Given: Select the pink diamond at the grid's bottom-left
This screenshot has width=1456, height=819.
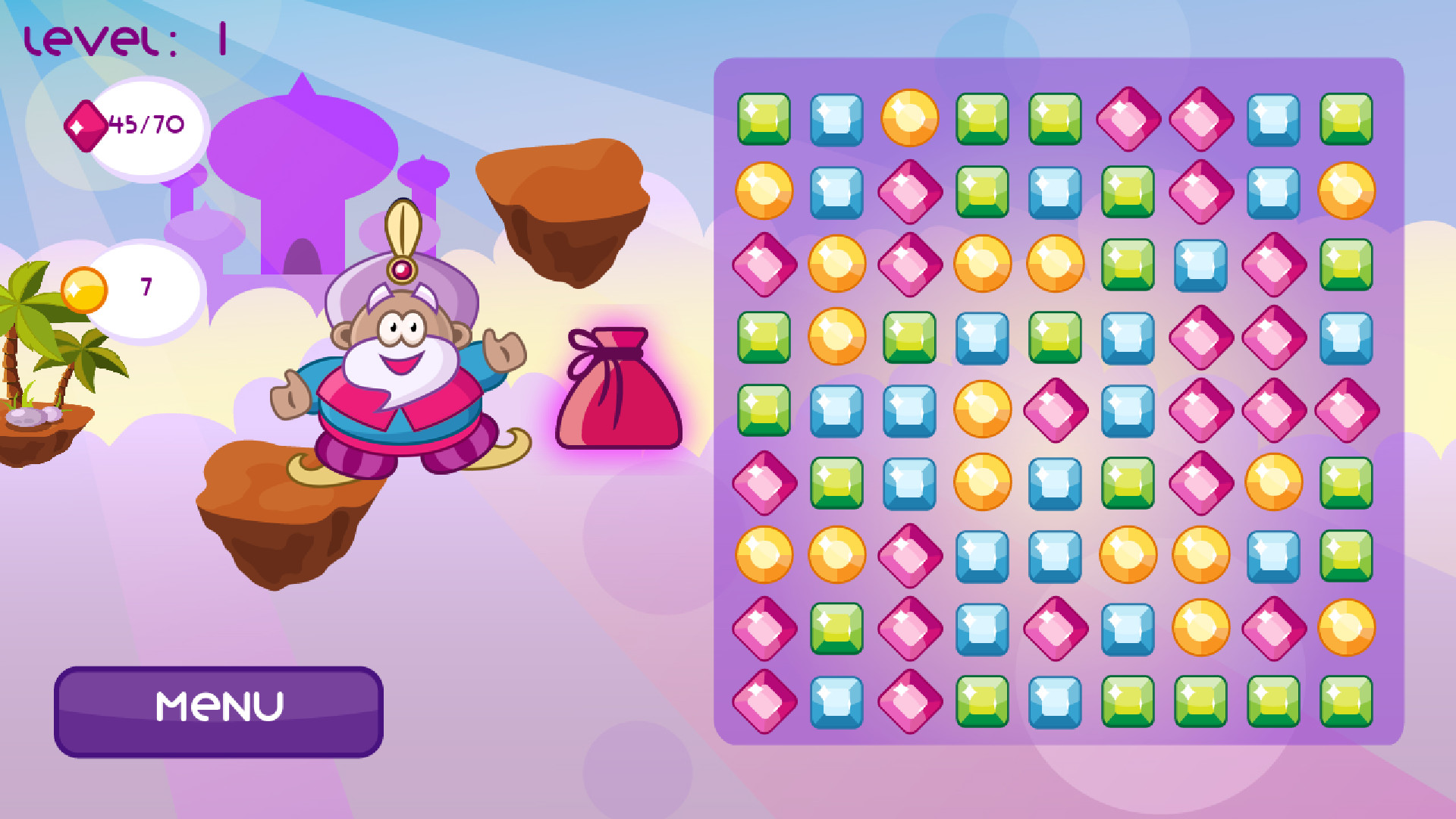Looking at the screenshot, I should tap(762, 700).
